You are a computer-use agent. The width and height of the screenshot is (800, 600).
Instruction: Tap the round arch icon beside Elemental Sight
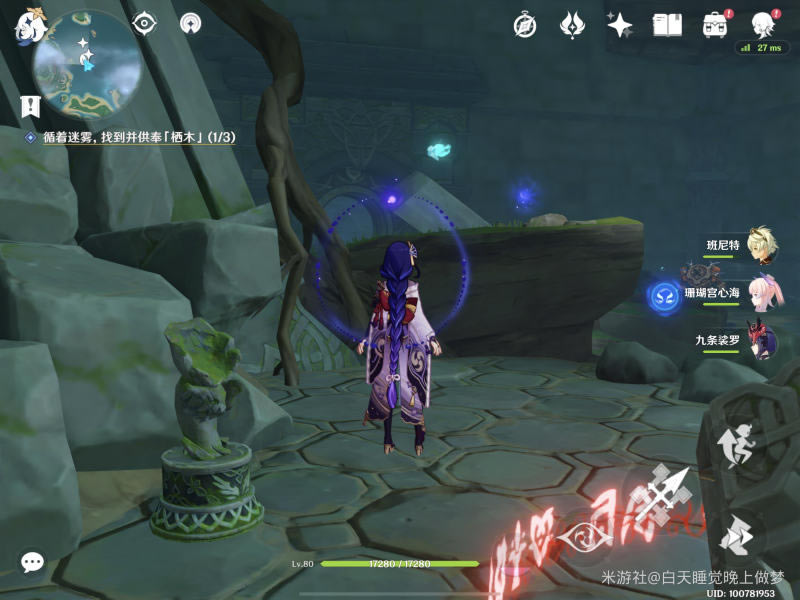(x=189, y=23)
